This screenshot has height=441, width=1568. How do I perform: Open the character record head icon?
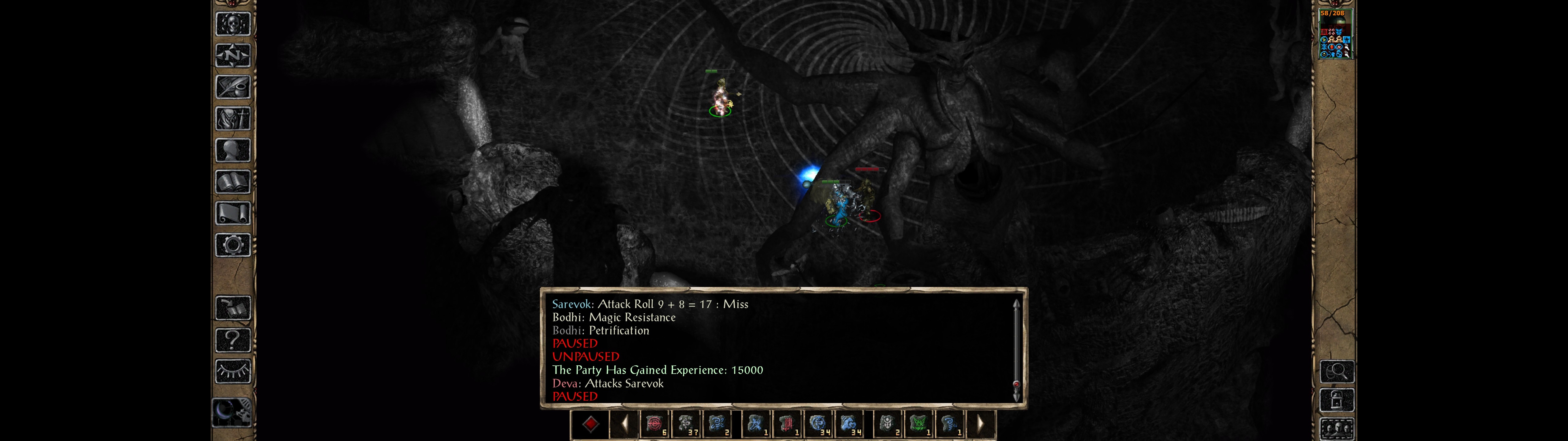click(233, 150)
